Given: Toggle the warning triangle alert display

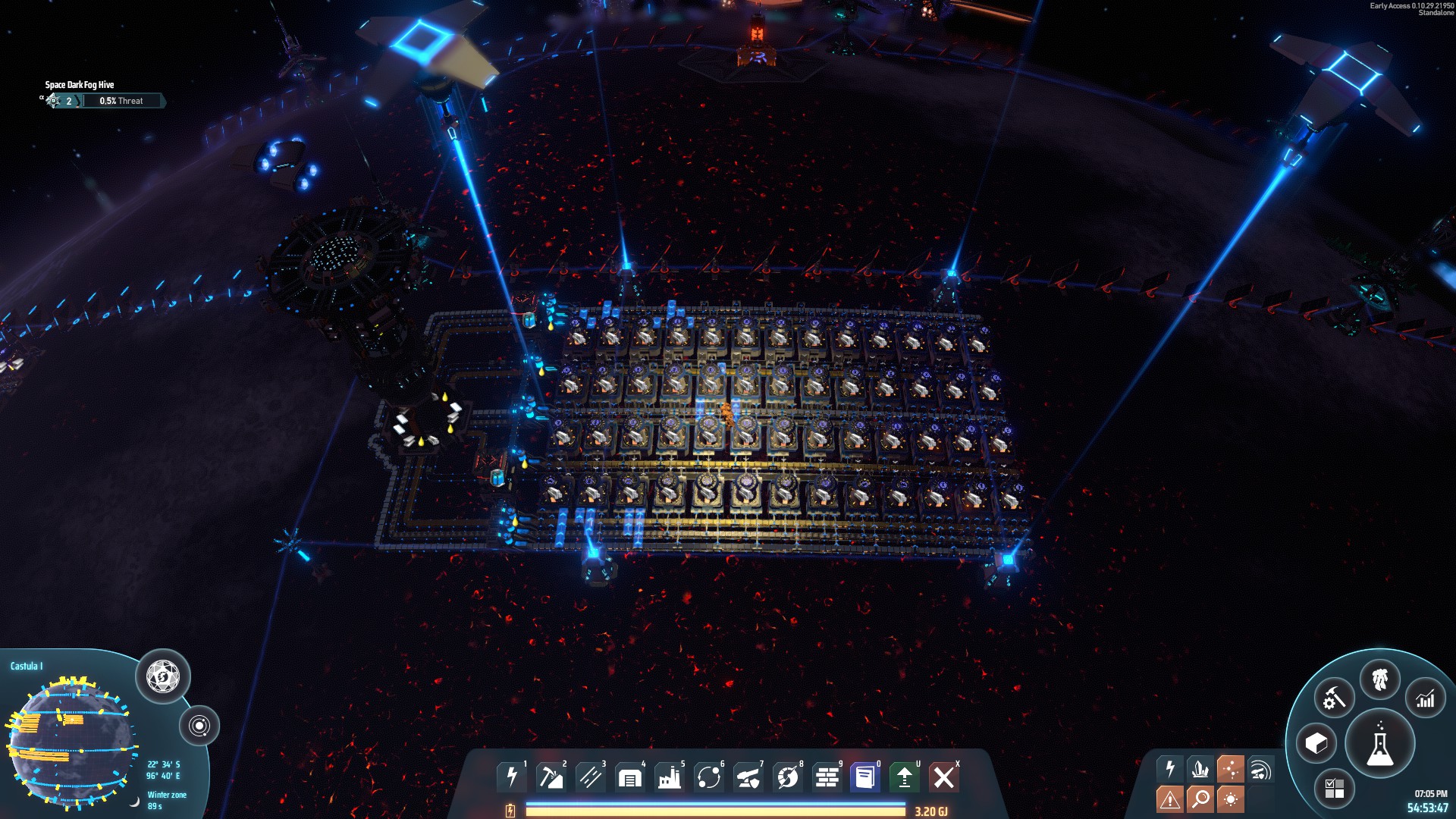Looking at the screenshot, I should (x=1169, y=799).
